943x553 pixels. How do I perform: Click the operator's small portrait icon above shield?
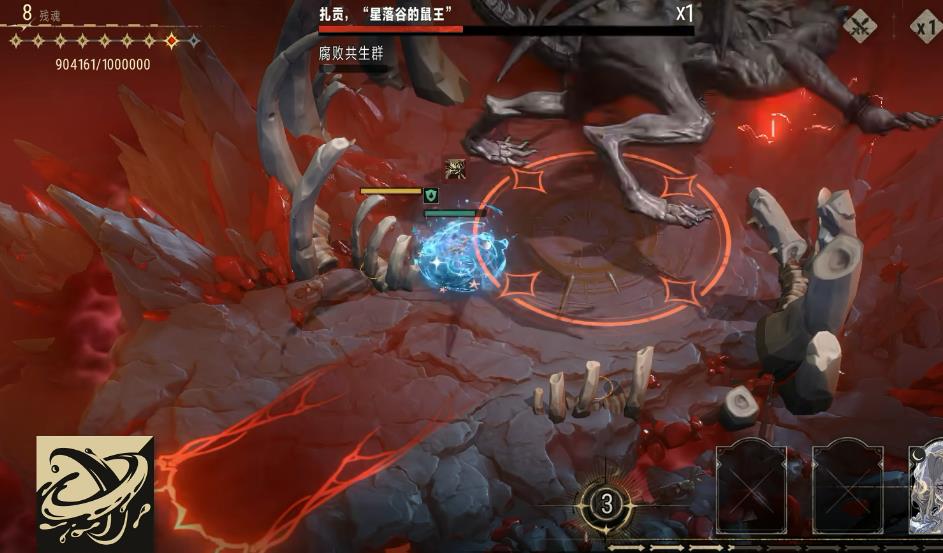(x=455, y=169)
